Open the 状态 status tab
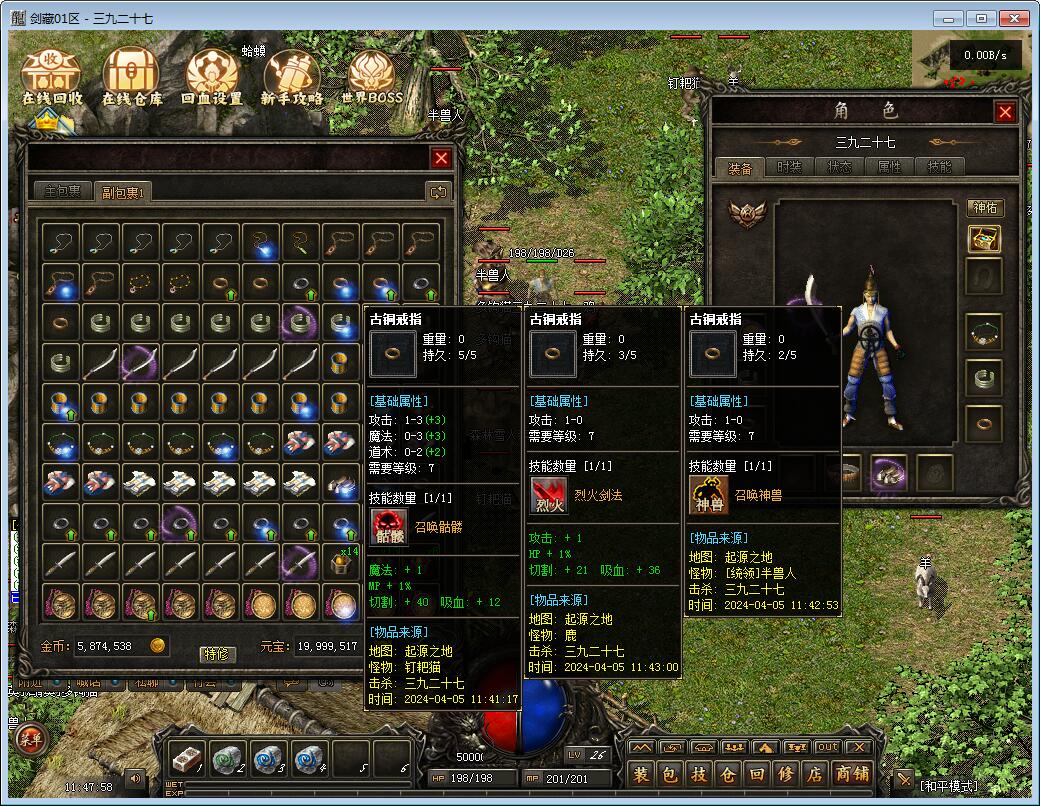The image size is (1040, 806). tap(840, 167)
